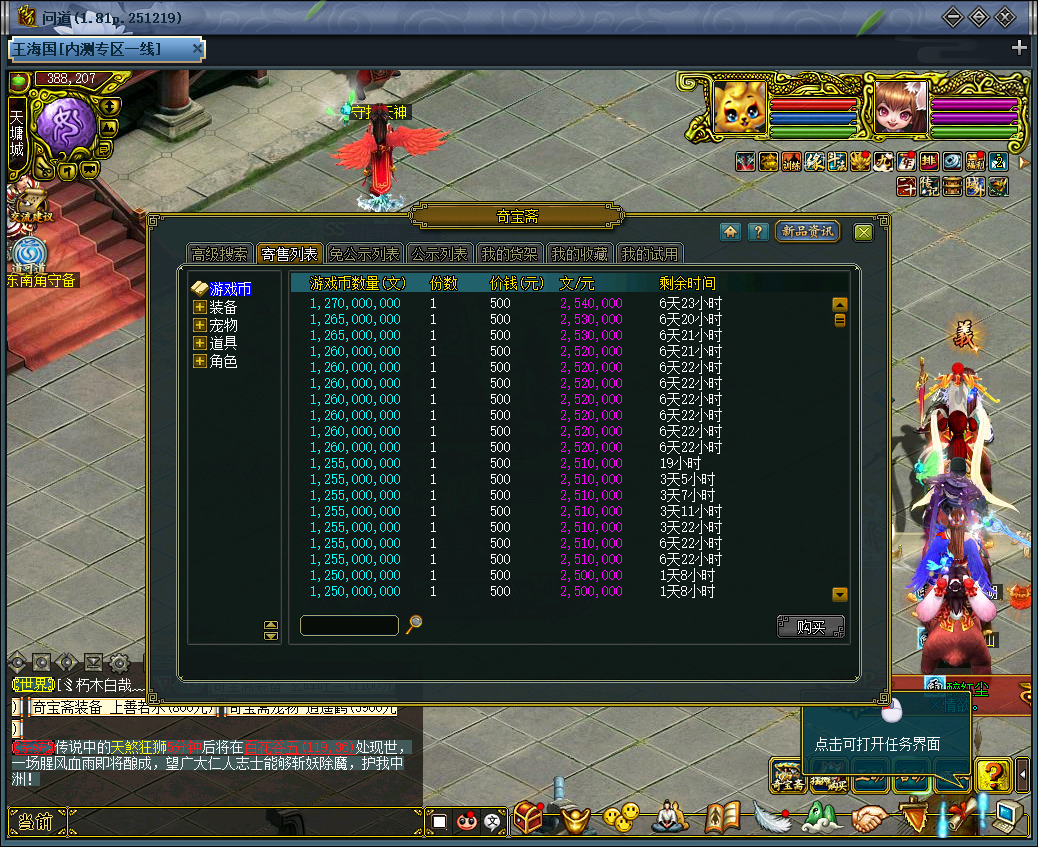The image size is (1038, 847).
Task: Select the 角色 category
Action: (x=223, y=361)
